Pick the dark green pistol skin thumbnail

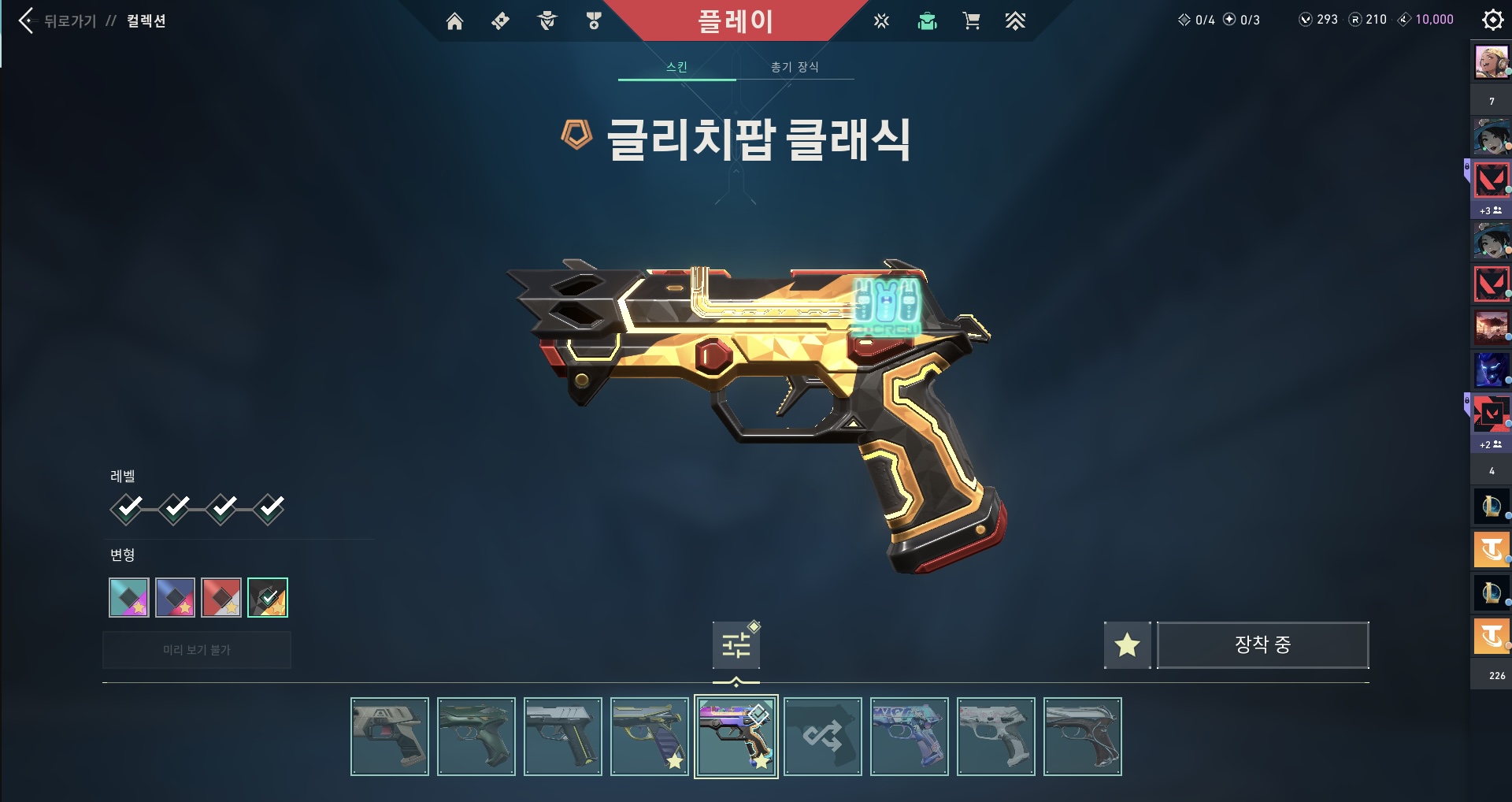click(476, 737)
